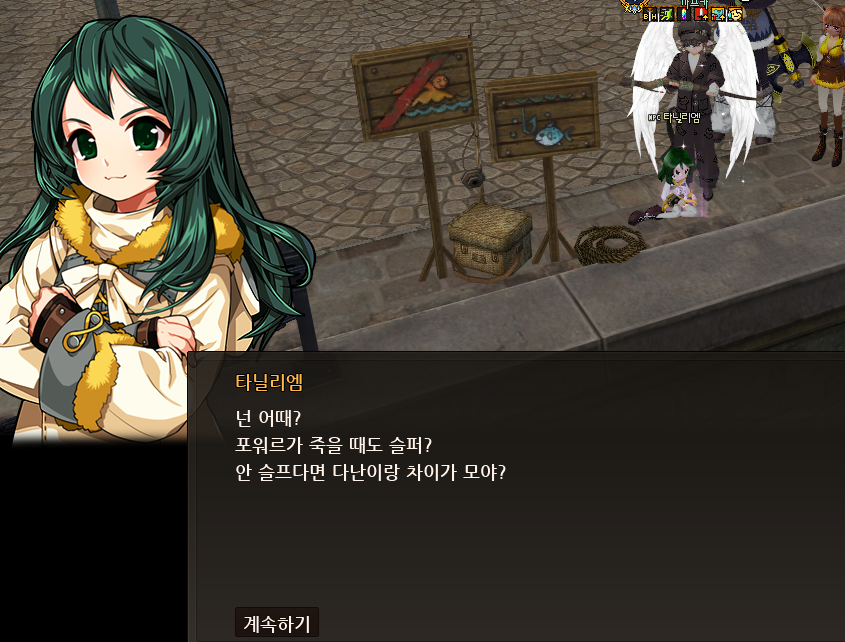Image resolution: width=845 pixels, height=642 pixels.
Task: Continue the dialogue with 계속하기 button
Action: click(x=277, y=623)
